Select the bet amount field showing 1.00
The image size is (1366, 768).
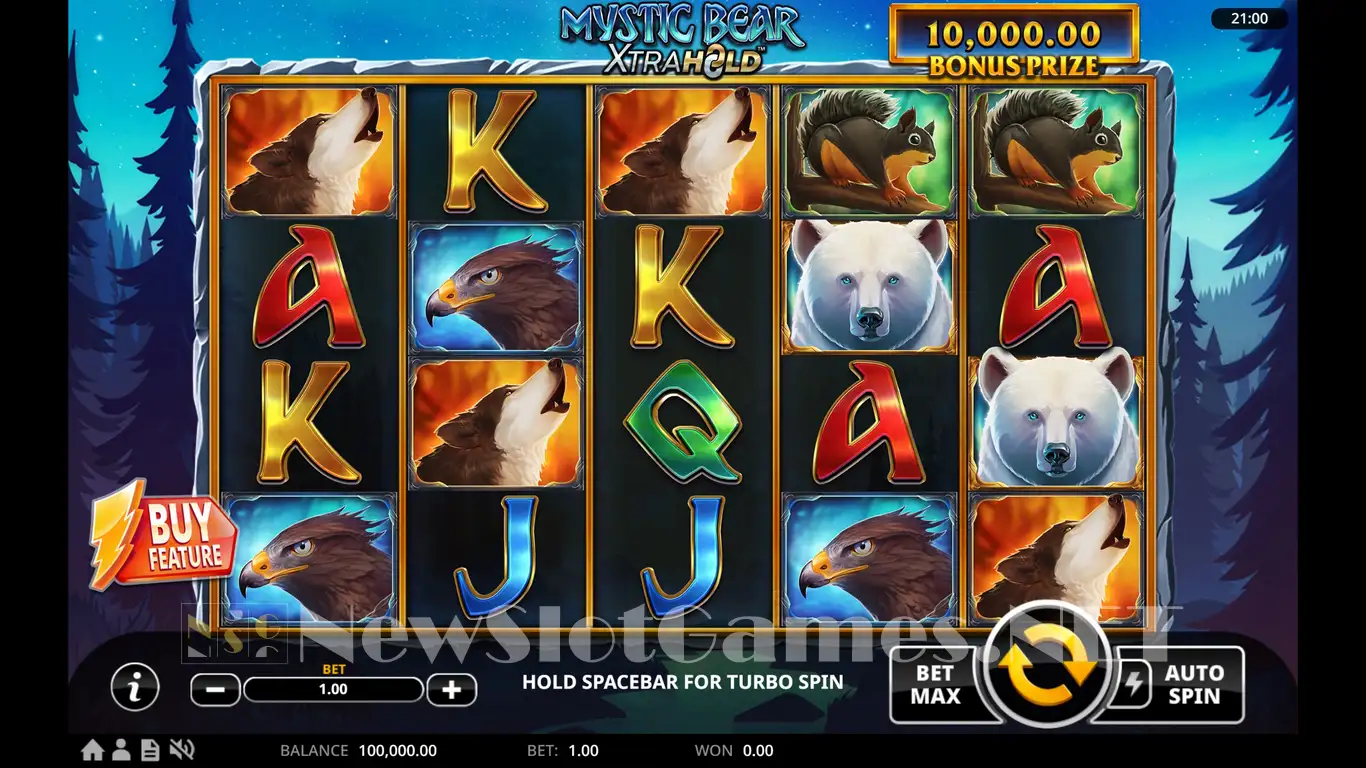(x=333, y=689)
